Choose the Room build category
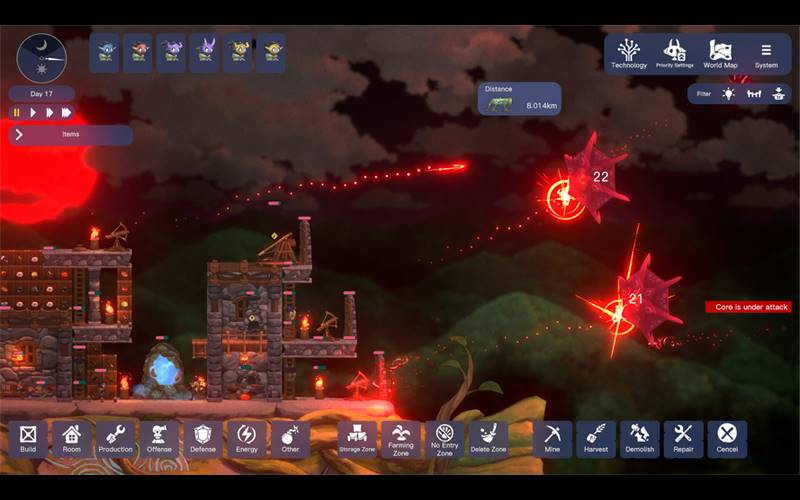 pos(72,439)
